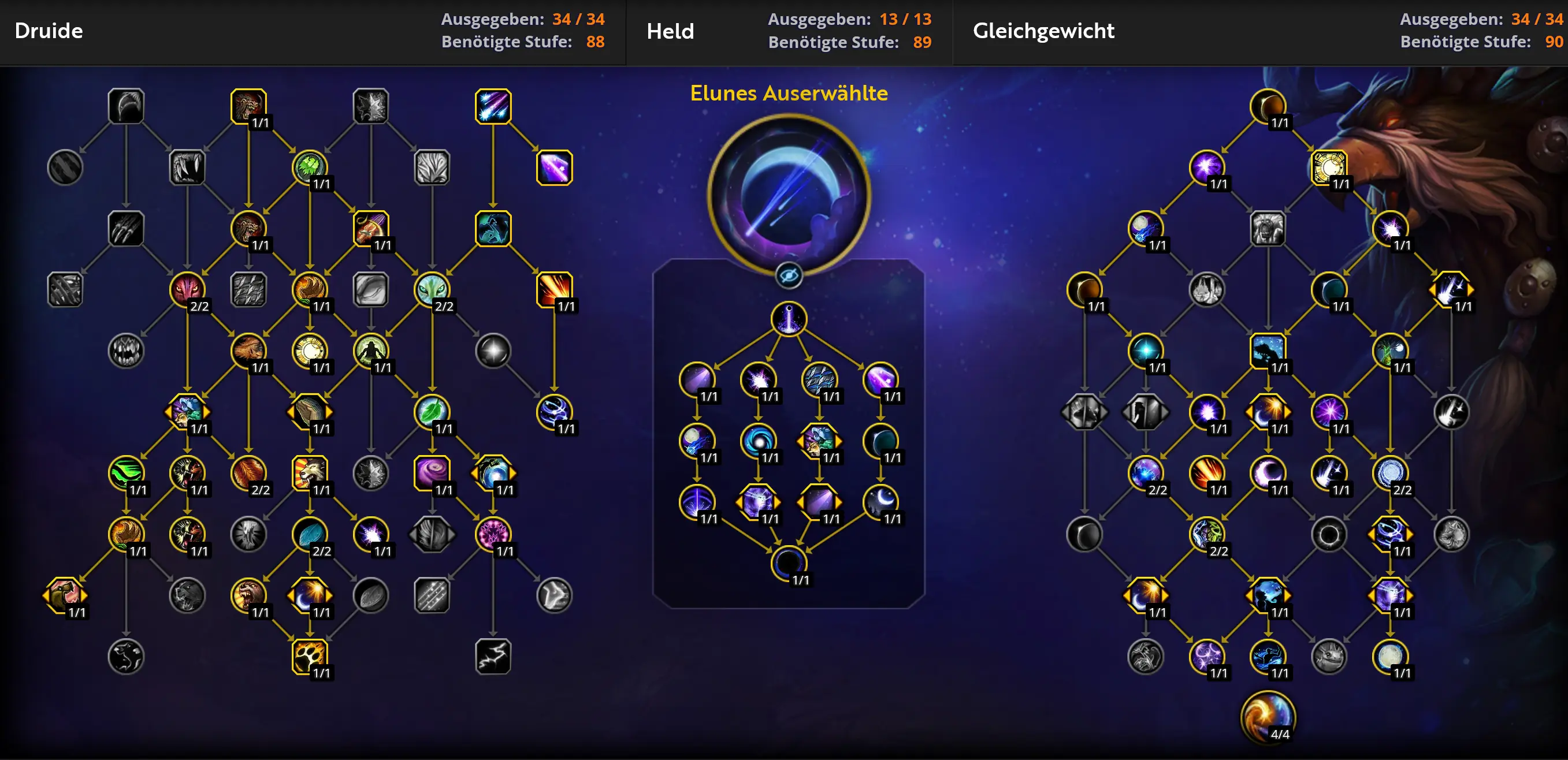Select the Elunes Auserwählte hero talent emblem

coord(788,195)
